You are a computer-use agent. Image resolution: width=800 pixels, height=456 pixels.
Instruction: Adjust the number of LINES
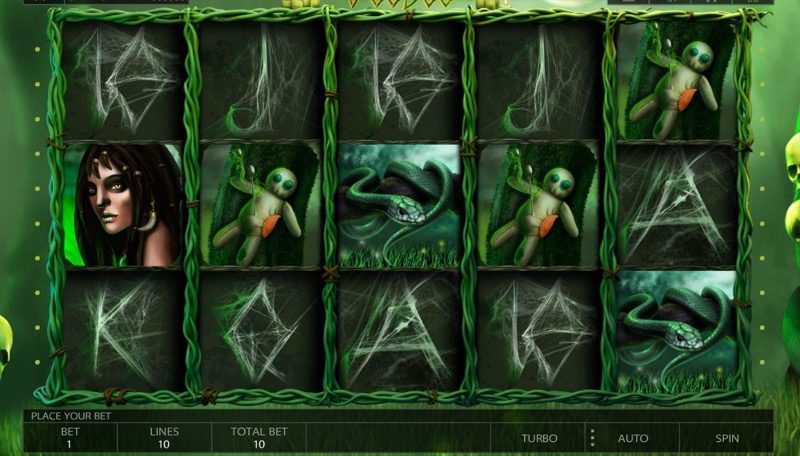[164, 437]
